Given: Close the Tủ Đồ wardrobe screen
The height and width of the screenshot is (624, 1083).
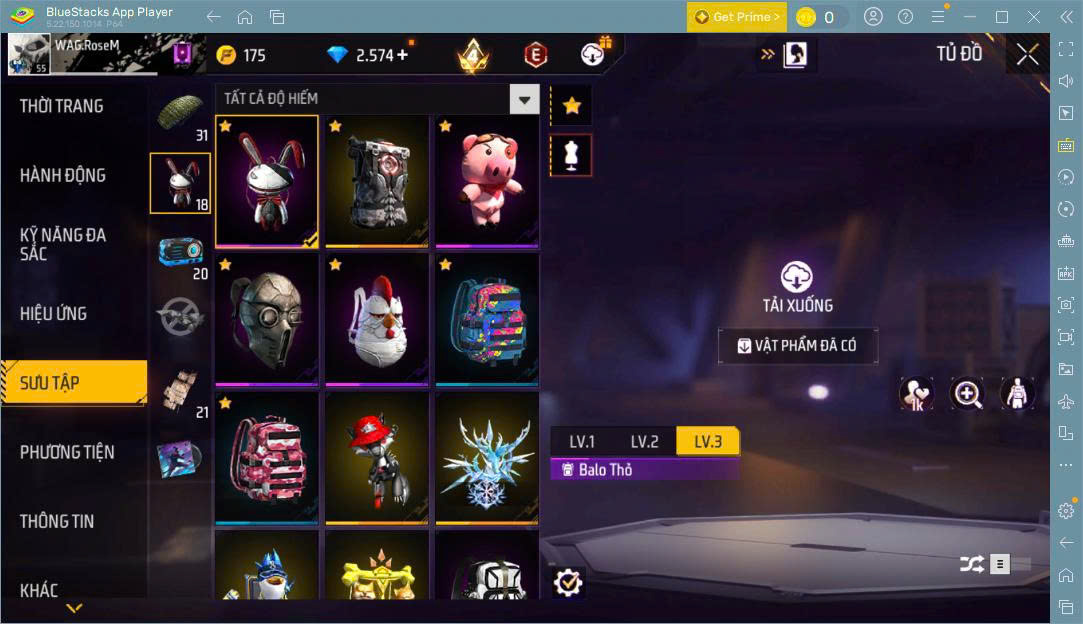Looking at the screenshot, I should point(1027,55).
